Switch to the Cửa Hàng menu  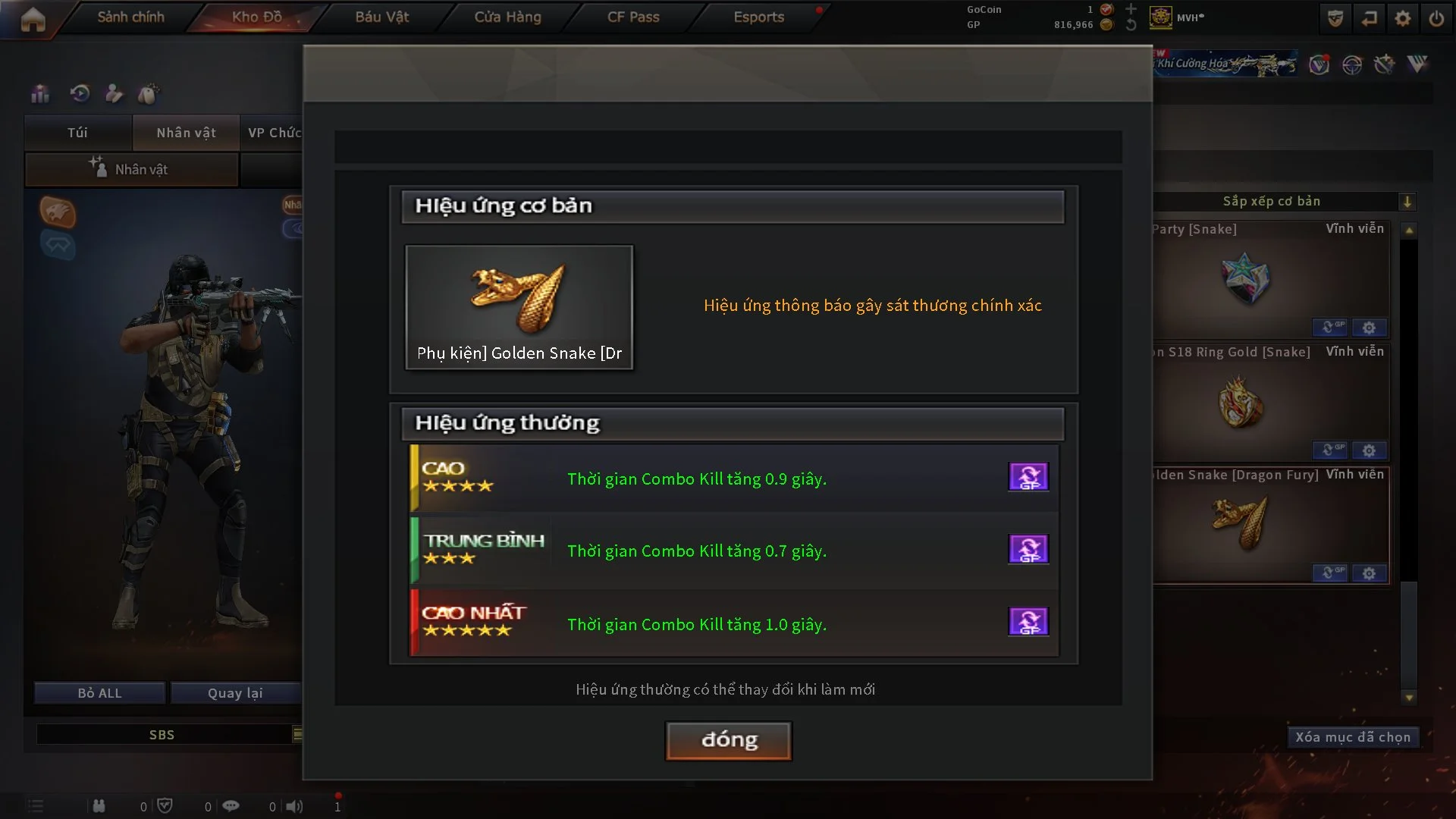pyautogui.click(x=507, y=17)
